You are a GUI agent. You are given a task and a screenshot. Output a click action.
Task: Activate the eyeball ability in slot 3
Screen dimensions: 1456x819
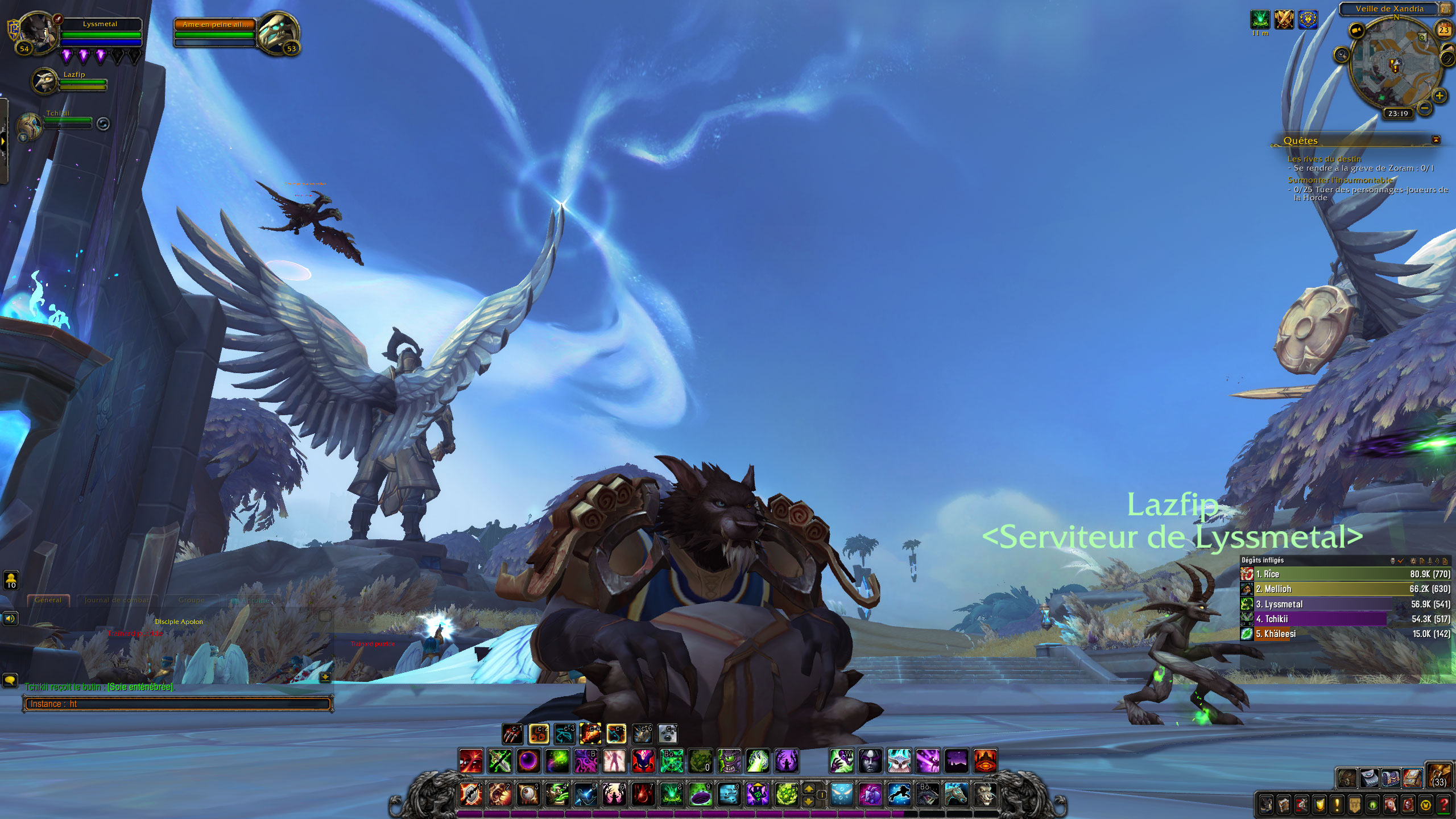[528, 794]
